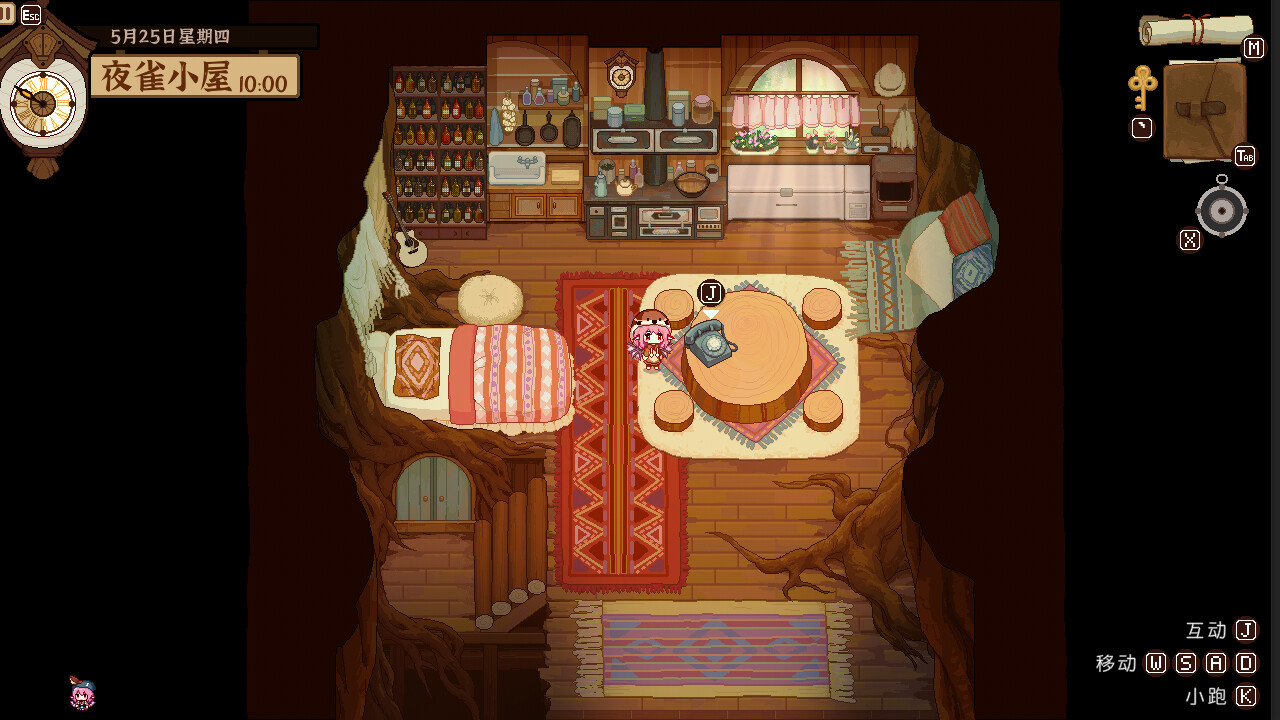Click the Esc menu icon near the clock
This screenshot has height=720, width=1280.
[x=33, y=14]
